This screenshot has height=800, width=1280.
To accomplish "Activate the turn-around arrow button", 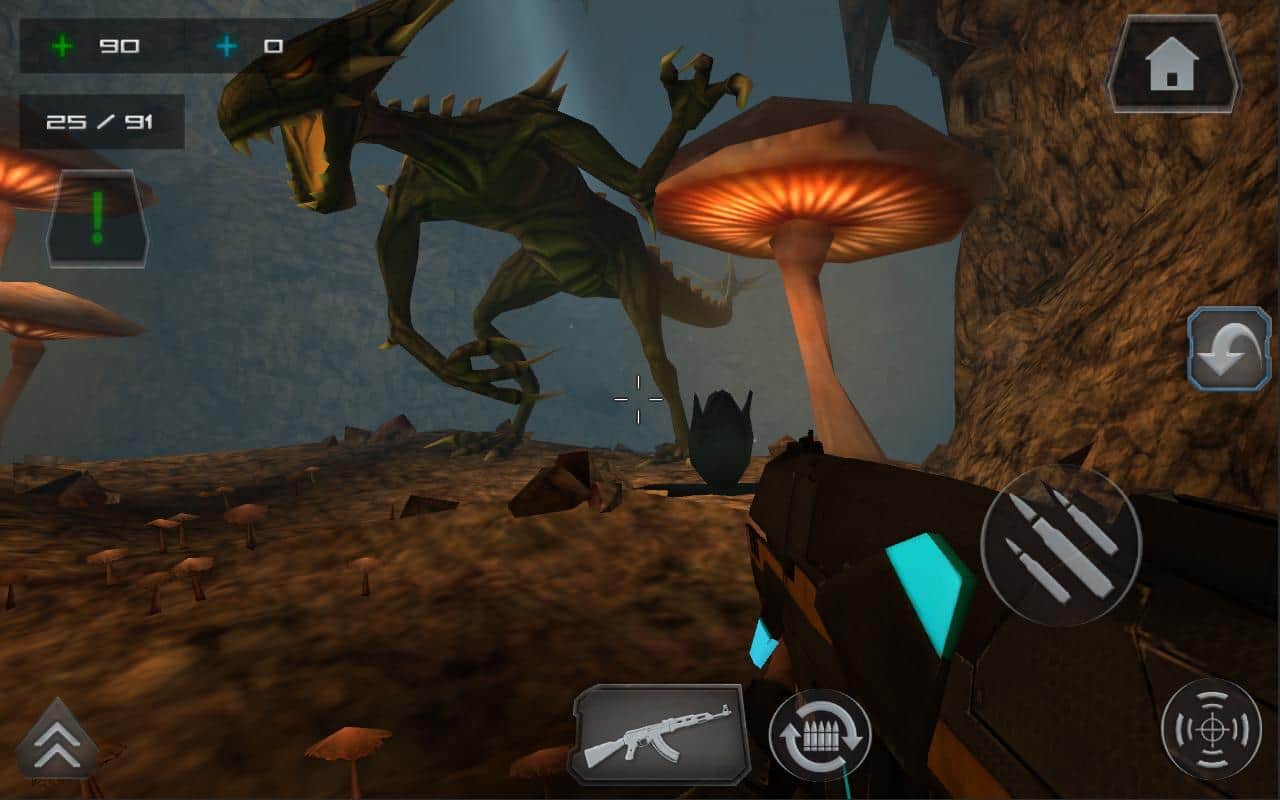I will [1228, 348].
